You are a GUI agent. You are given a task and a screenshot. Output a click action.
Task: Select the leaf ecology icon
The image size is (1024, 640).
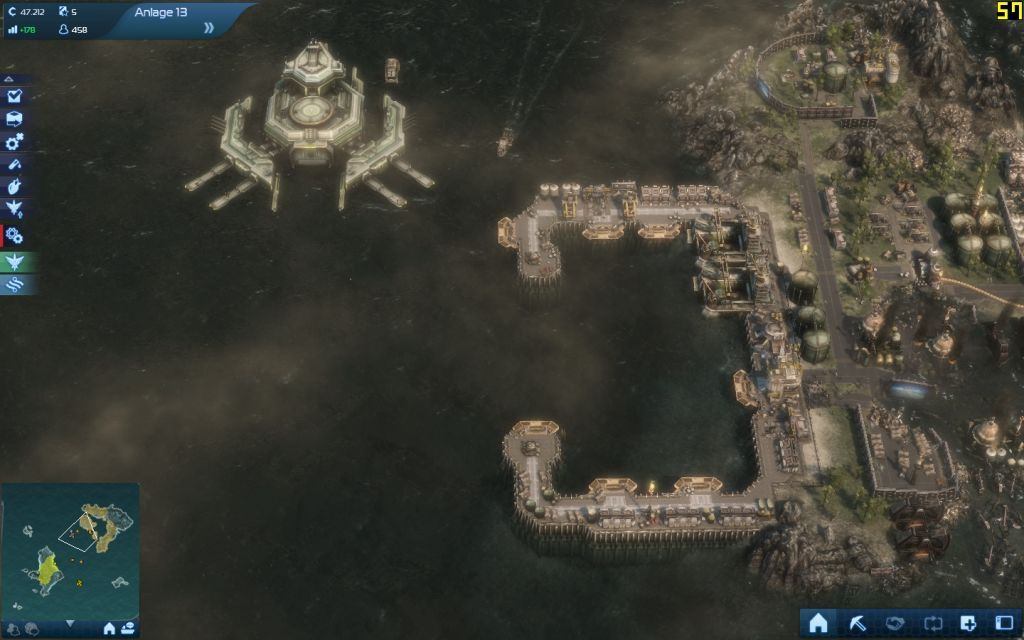[x=15, y=187]
